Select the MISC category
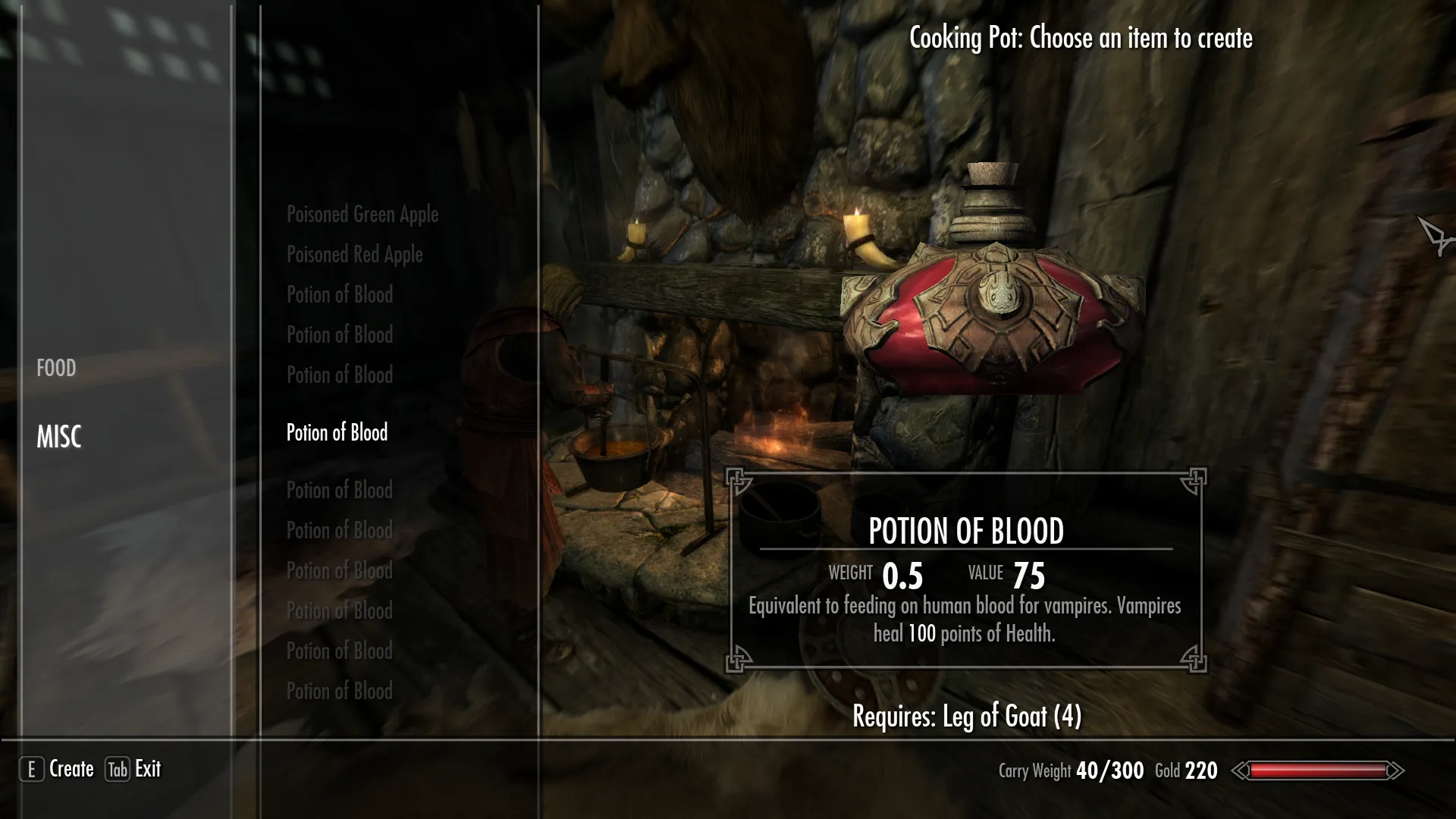The height and width of the screenshot is (819, 1456). pyautogui.click(x=59, y=437)
